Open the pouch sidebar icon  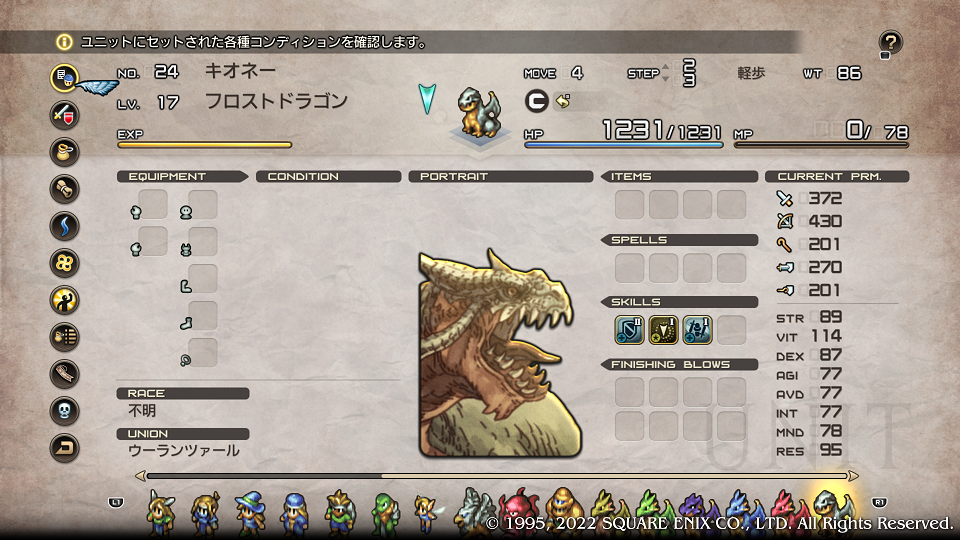[x=65, y=151]
